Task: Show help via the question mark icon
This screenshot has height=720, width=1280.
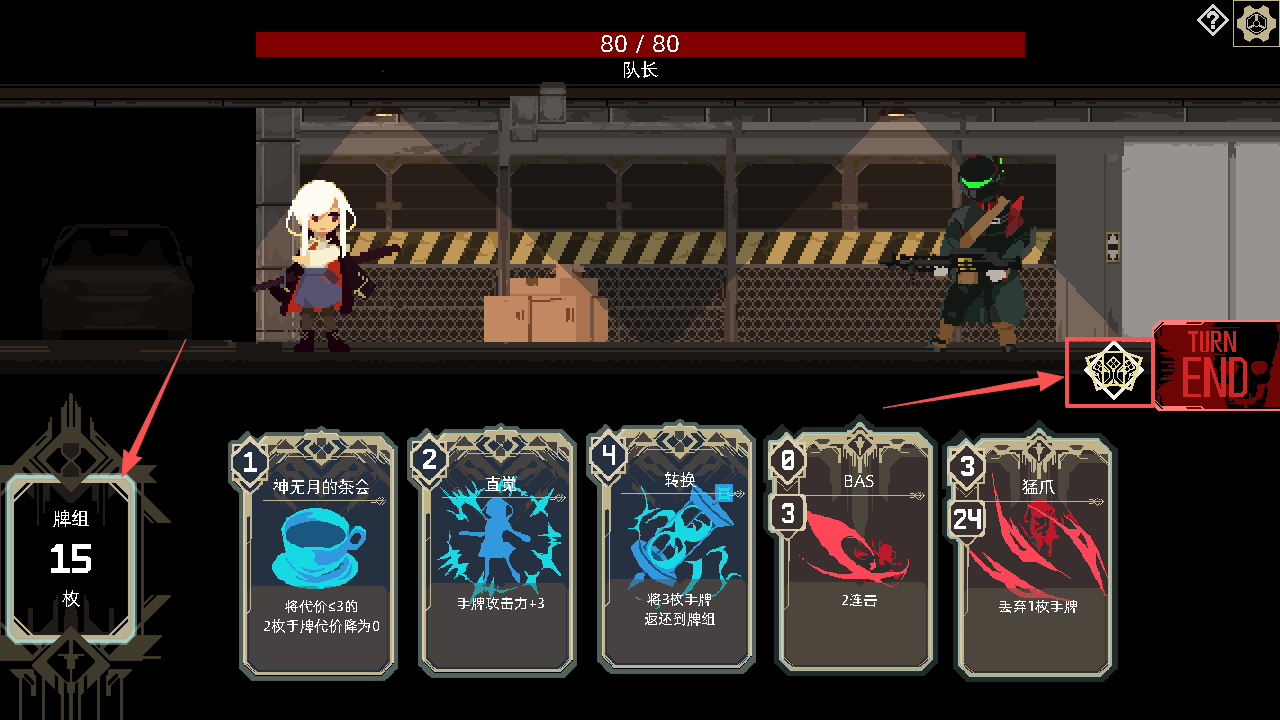Action: [1212, 20]
